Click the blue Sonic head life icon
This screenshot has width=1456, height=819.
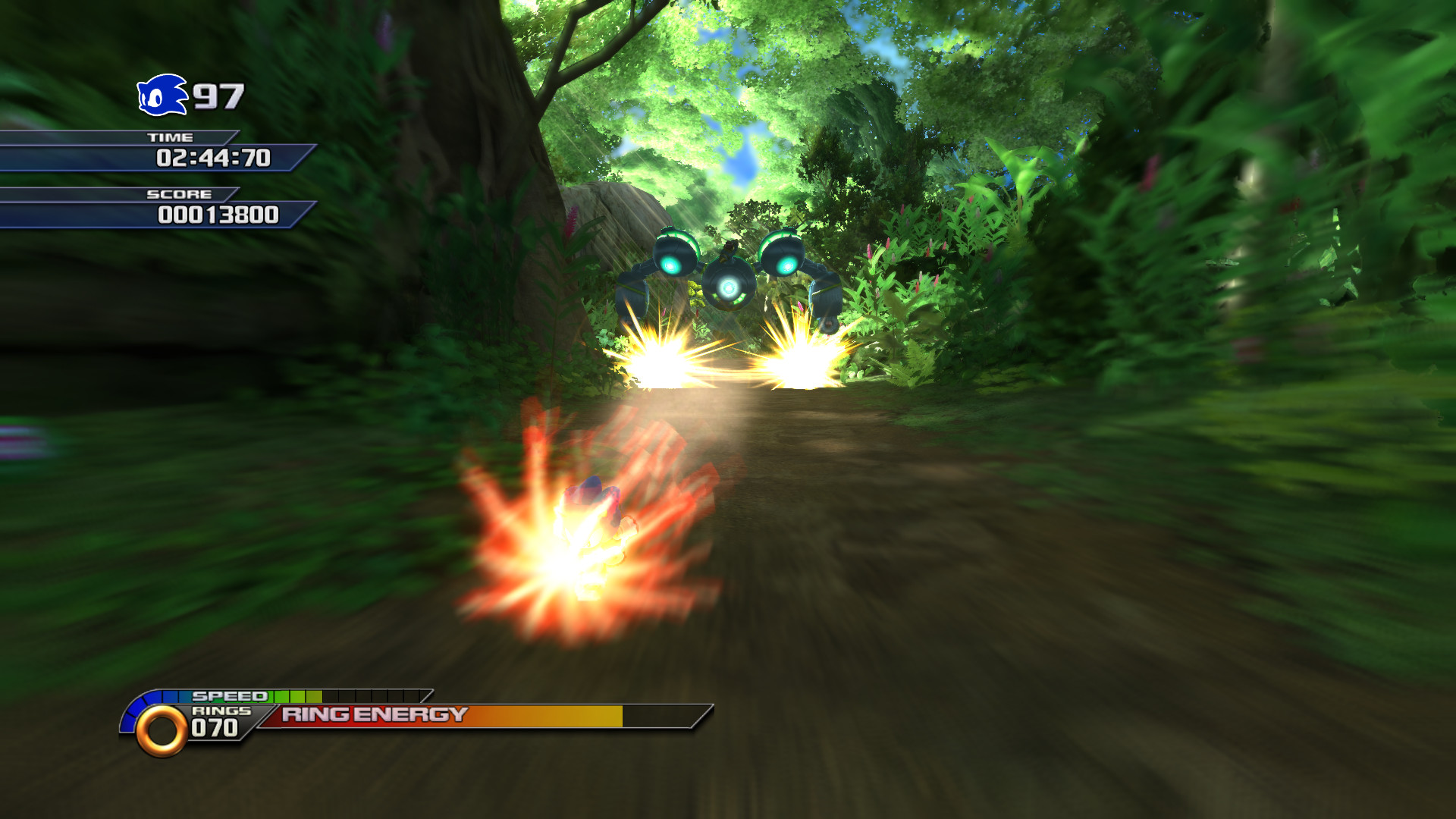coord(160,95)
